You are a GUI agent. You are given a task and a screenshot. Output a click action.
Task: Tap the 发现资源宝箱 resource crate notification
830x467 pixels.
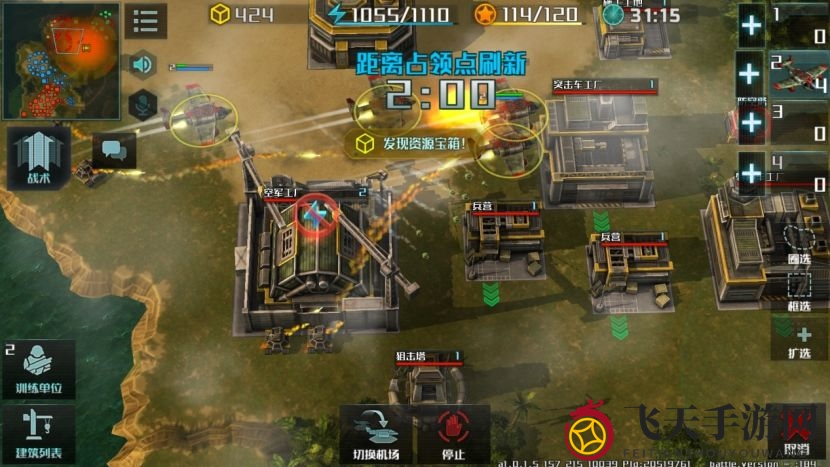coord(410,144)
